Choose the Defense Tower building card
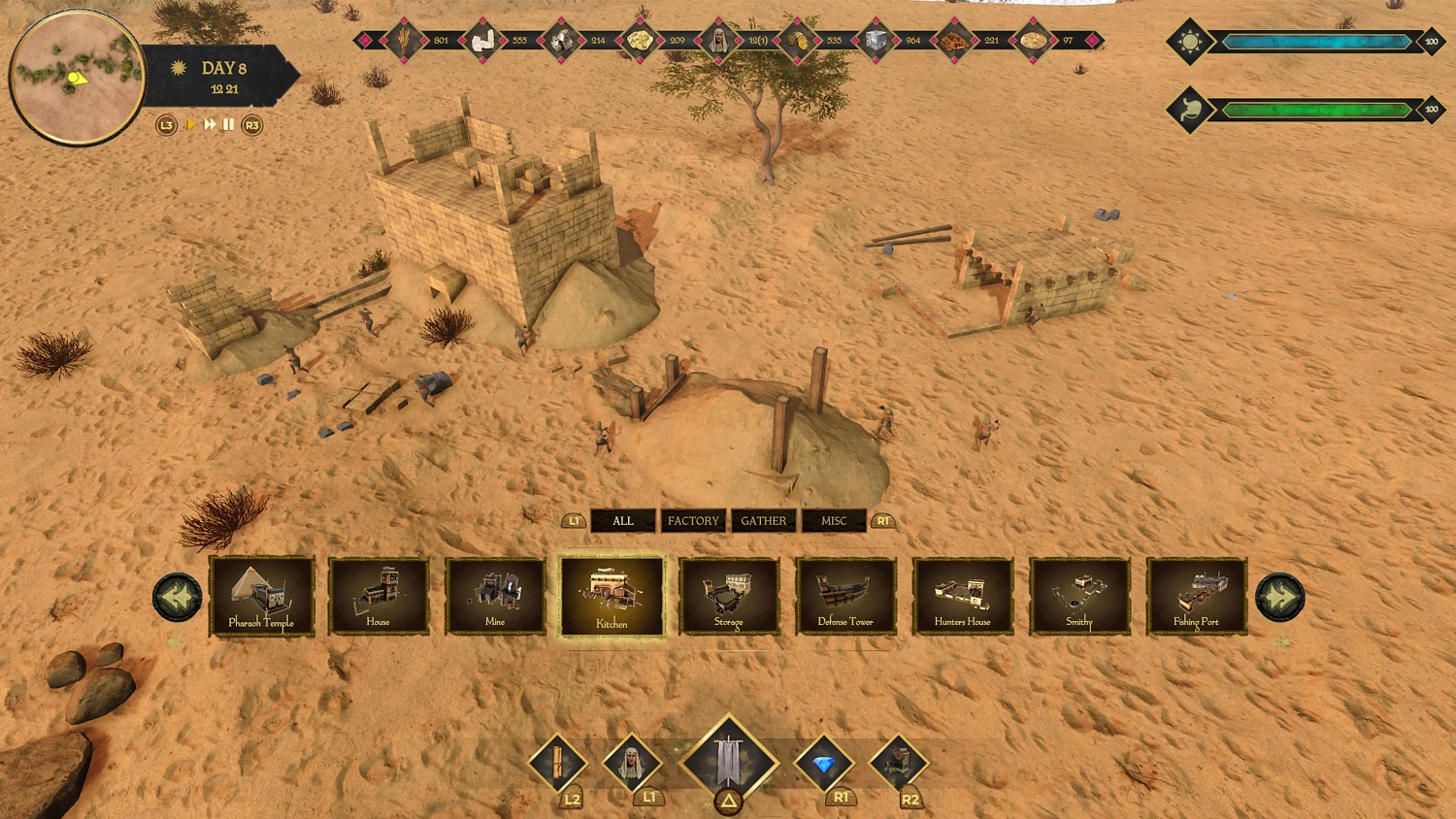The height and width of the screenshot is (819, 1456). coord(845,595)
